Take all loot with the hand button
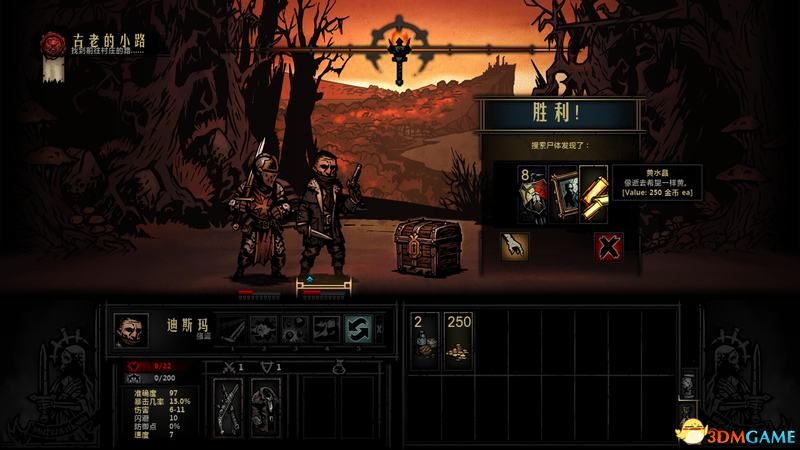 coord(515,246)
